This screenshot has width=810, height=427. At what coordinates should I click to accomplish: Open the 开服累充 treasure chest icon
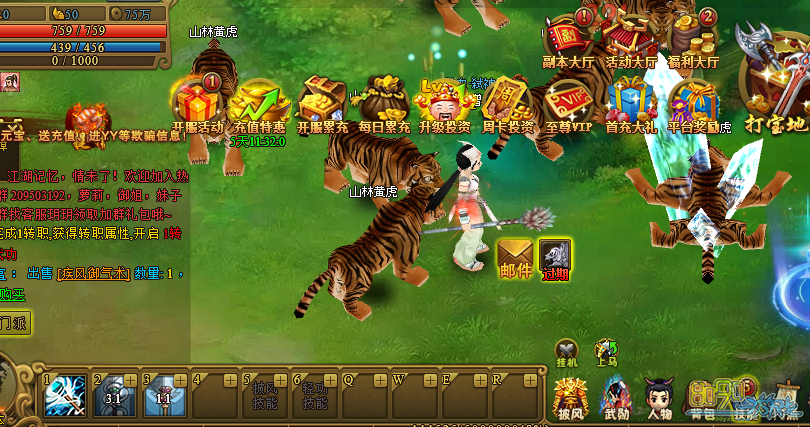point(322,102)
